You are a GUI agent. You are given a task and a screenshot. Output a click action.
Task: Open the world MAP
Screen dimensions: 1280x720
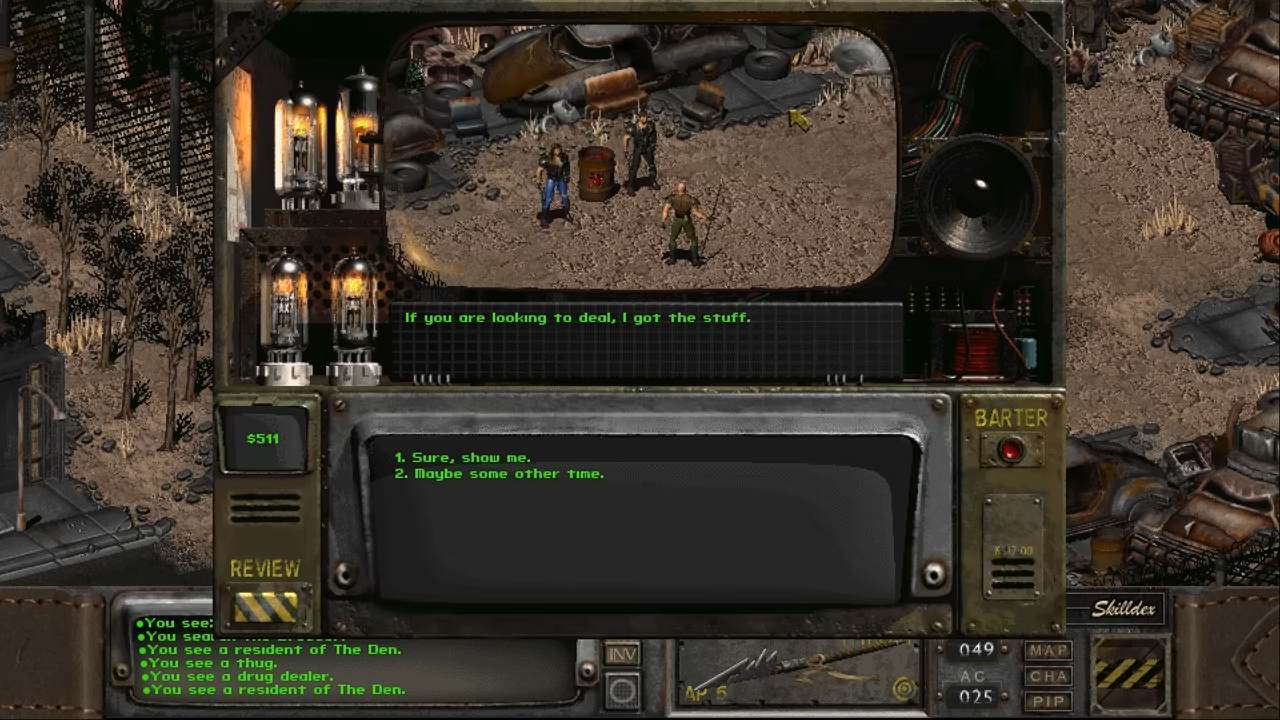coord(1047,651)
